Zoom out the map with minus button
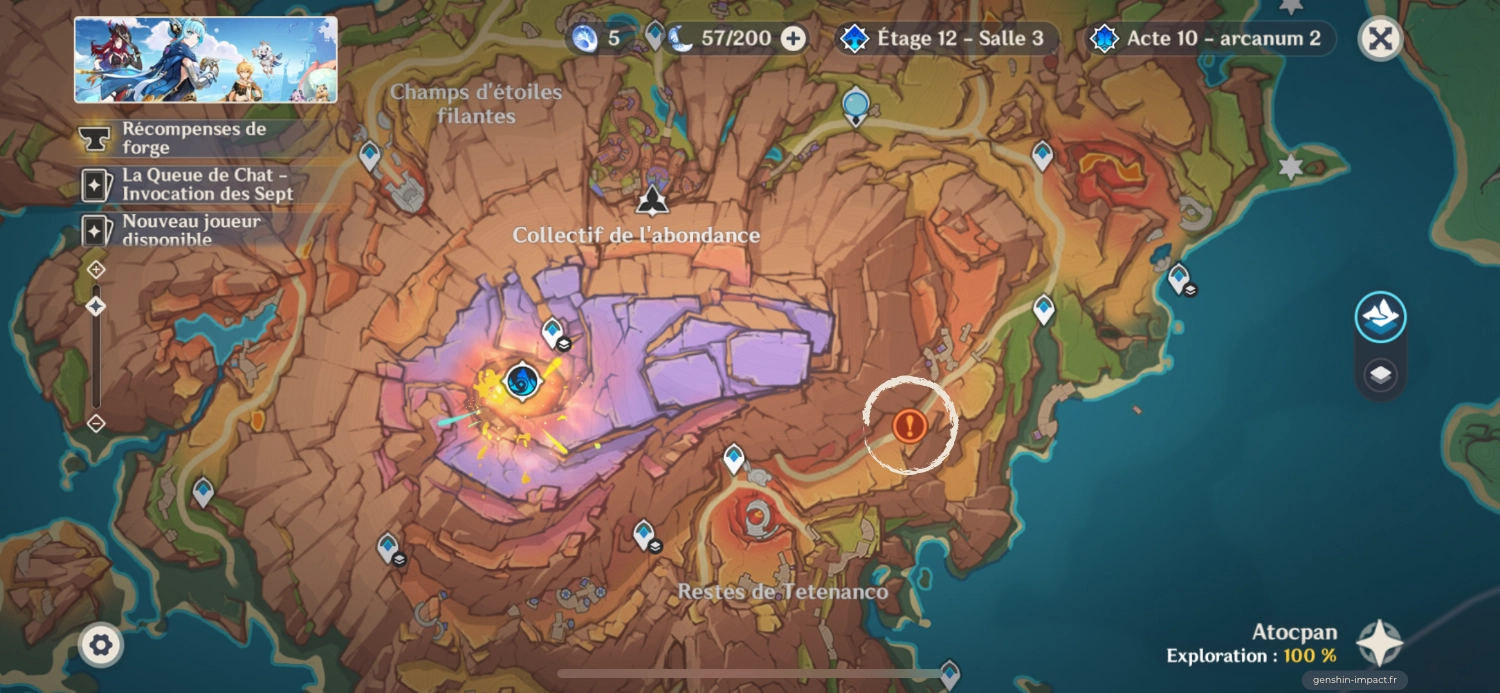Viewport: 1500px width, 693px height. 96,423
